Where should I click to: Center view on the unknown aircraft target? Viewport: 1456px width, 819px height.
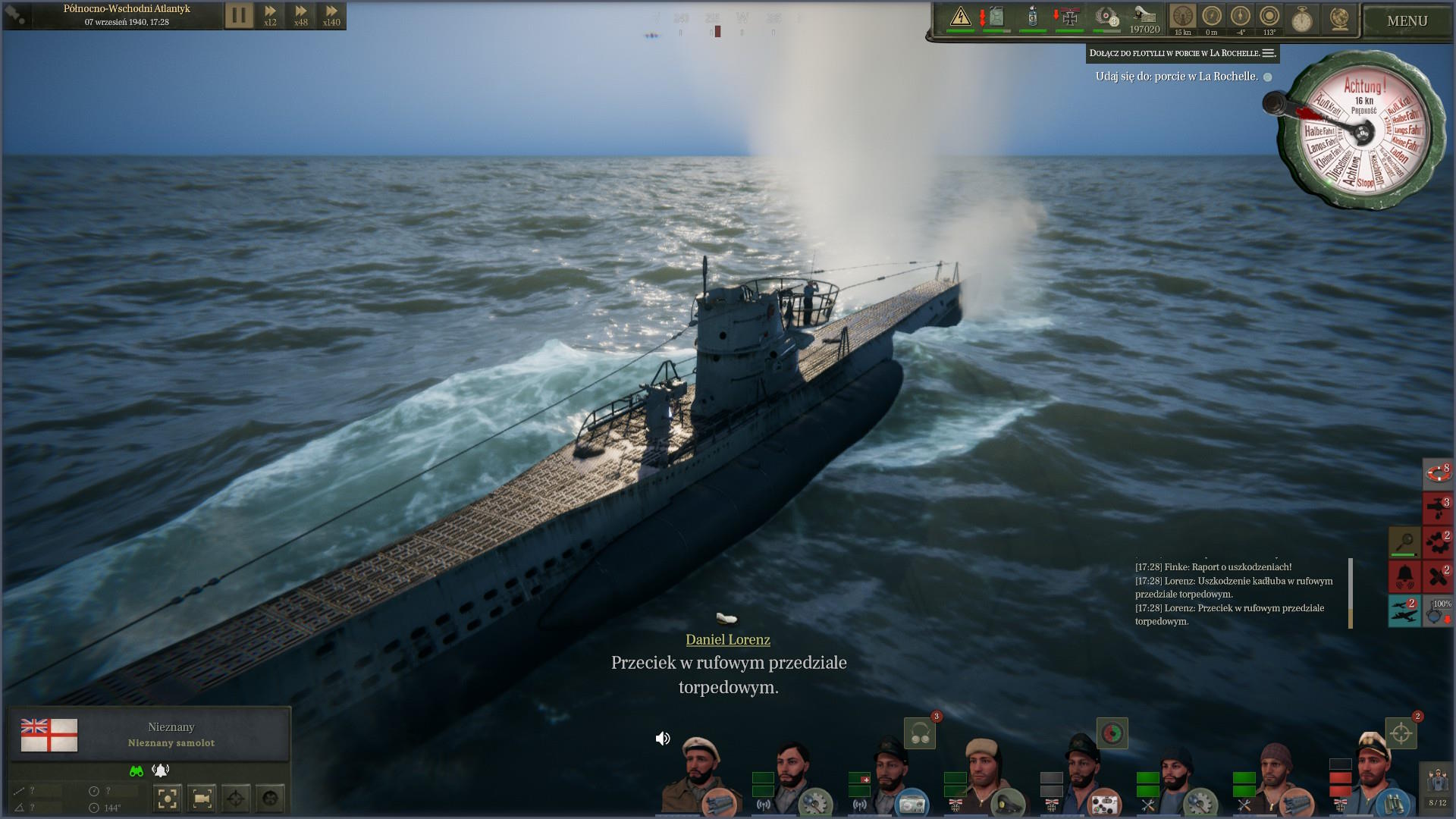[168, 798]
